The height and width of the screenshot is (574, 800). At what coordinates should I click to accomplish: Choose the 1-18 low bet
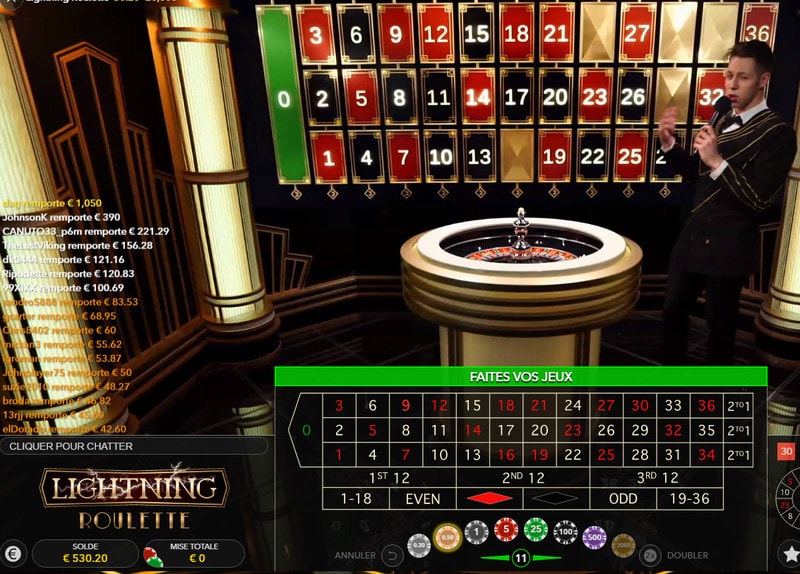(356, 499)
